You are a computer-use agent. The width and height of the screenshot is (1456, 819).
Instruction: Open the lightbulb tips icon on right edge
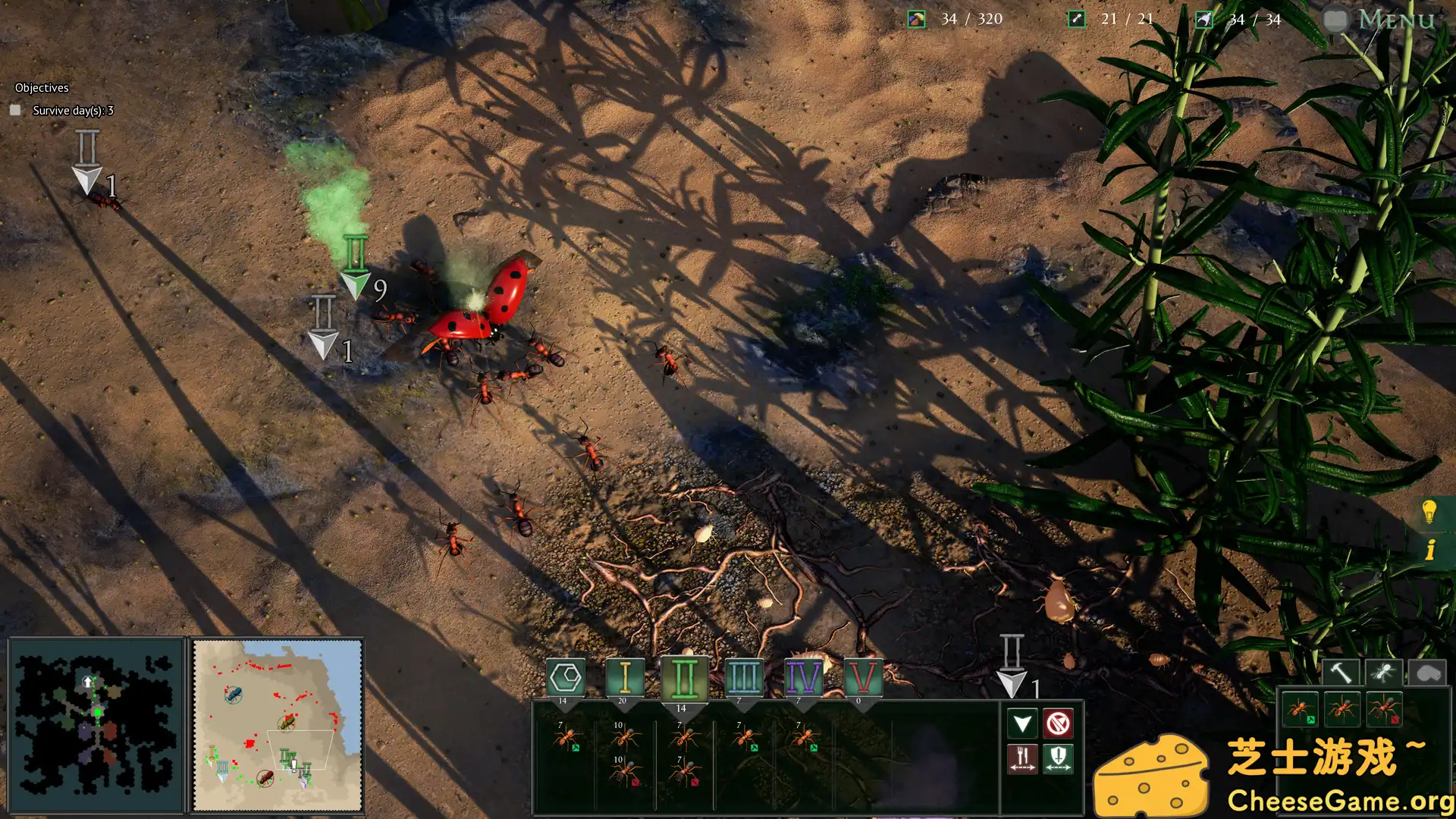point(1430,512)
